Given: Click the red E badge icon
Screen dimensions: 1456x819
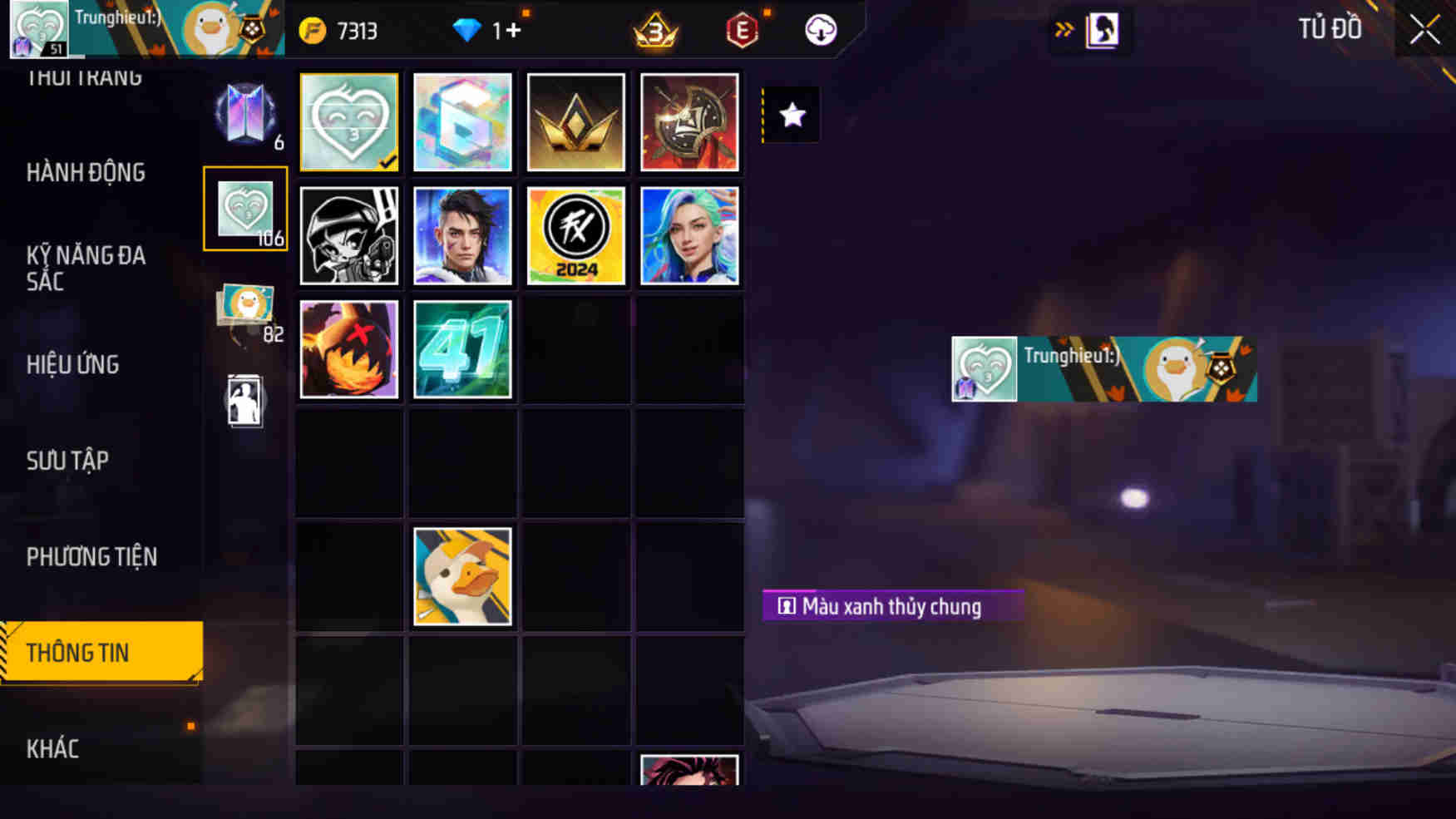Looking at the screenshot, I should click(x=743, y=30).
